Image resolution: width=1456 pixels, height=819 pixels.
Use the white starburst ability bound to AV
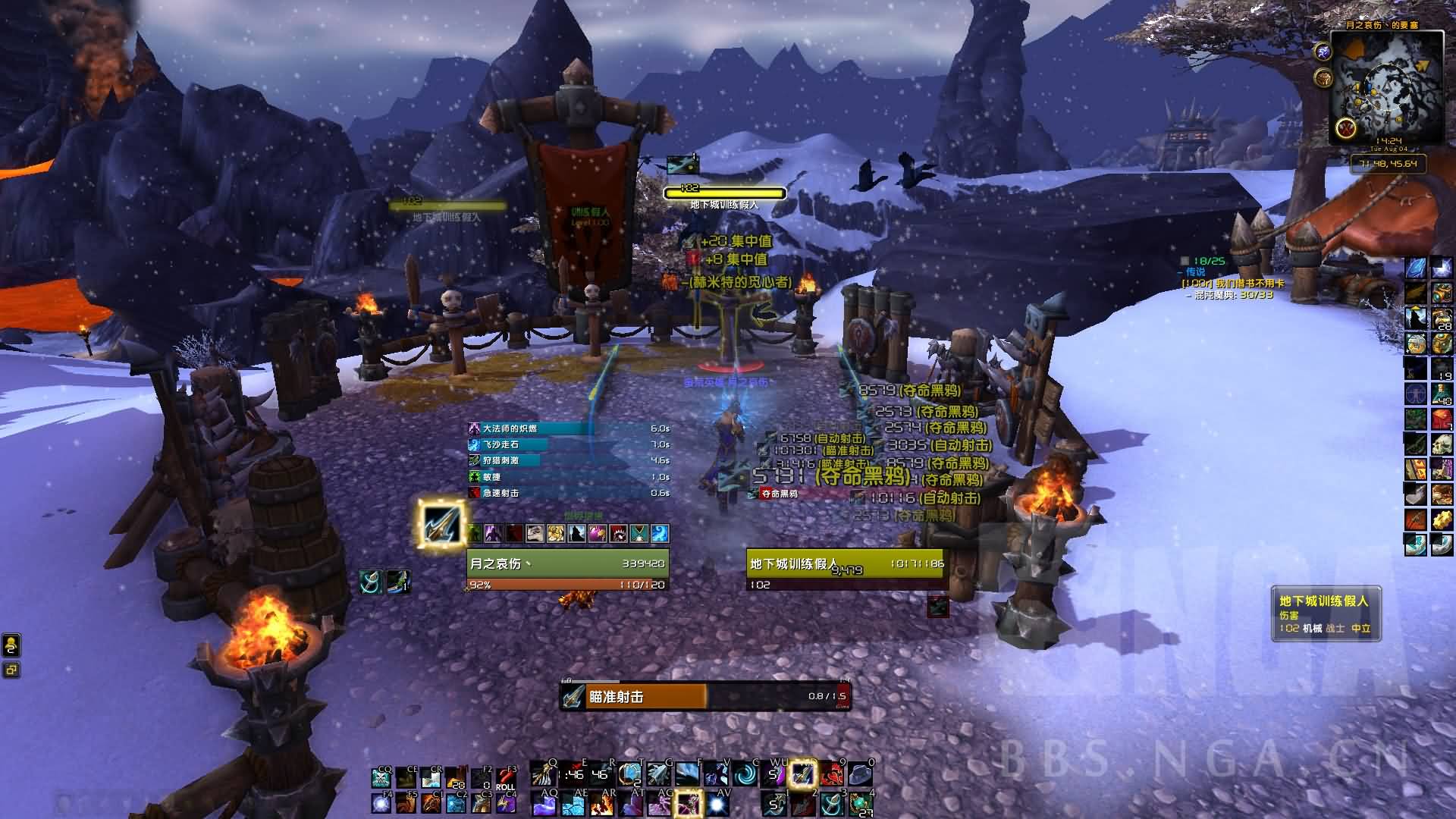tap(718, 803)
